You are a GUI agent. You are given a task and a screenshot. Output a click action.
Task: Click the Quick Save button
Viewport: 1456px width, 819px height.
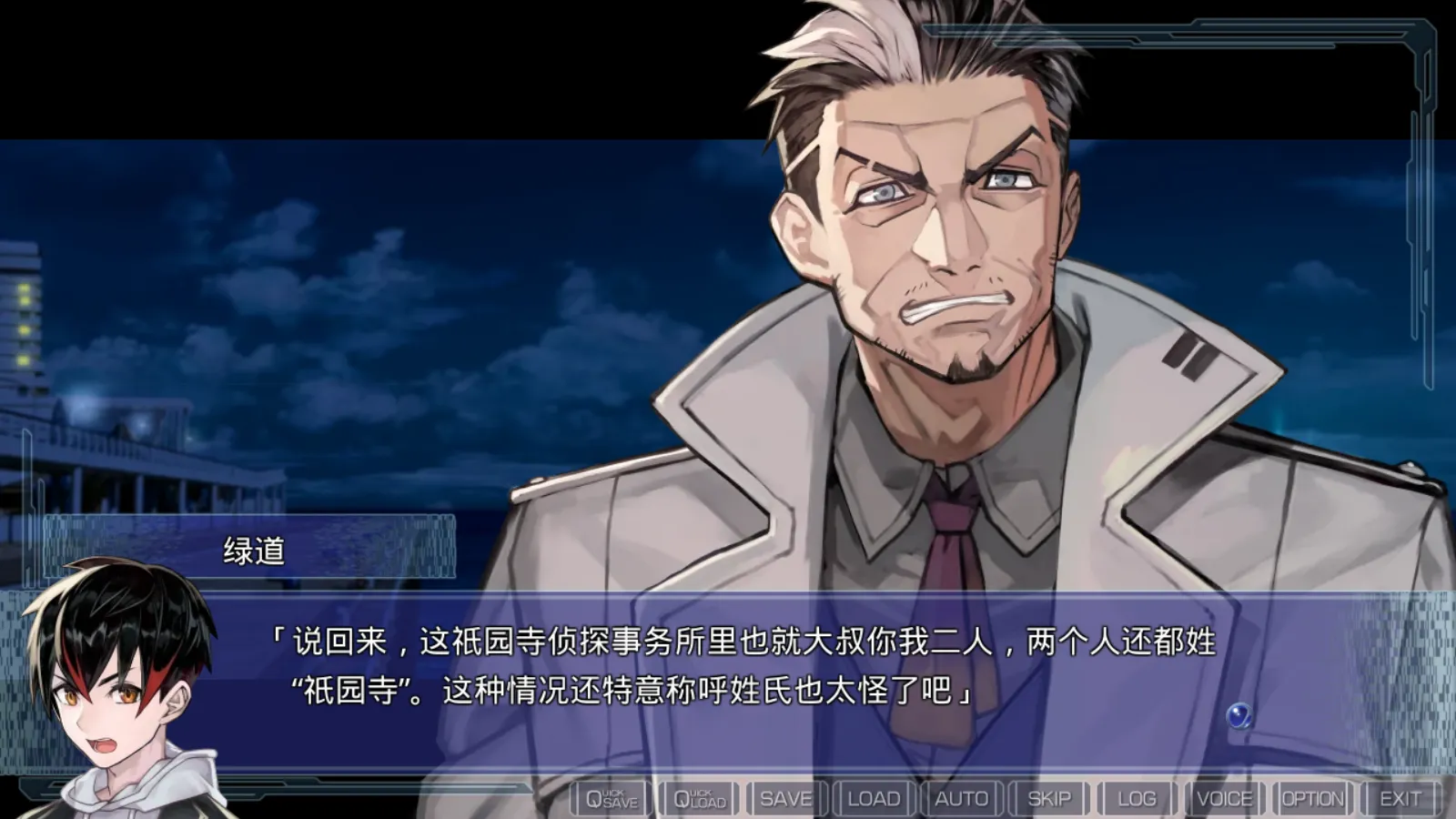pyautogui.click(x=612, y=799)
